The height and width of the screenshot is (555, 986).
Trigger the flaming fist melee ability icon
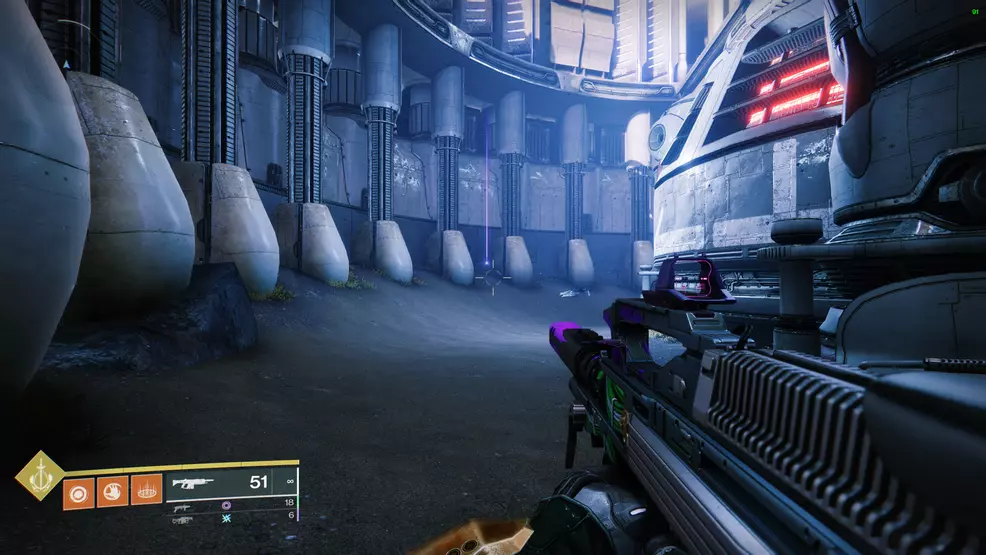pos(112,492)
